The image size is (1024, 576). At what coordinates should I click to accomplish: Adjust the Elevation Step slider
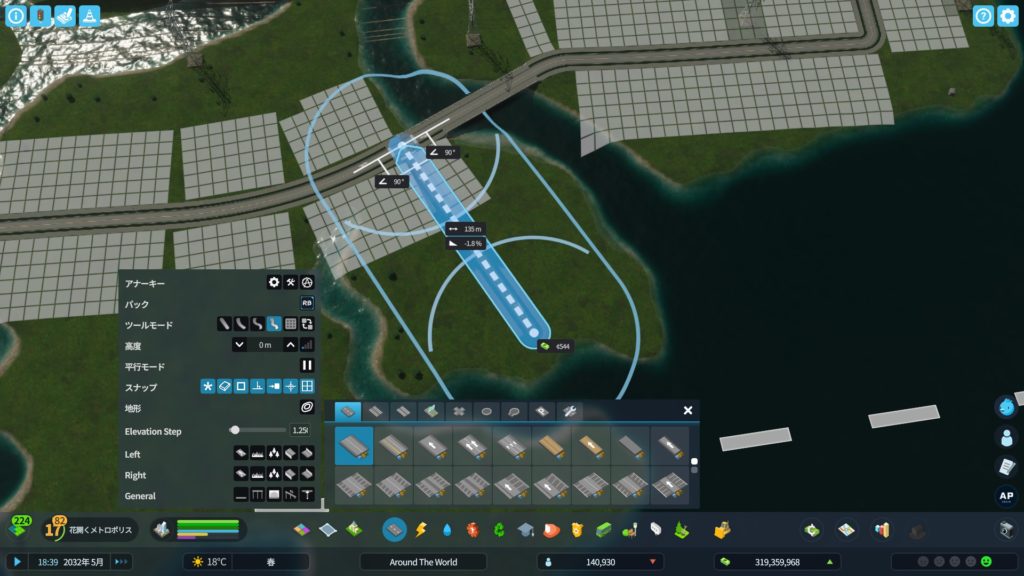235,430
